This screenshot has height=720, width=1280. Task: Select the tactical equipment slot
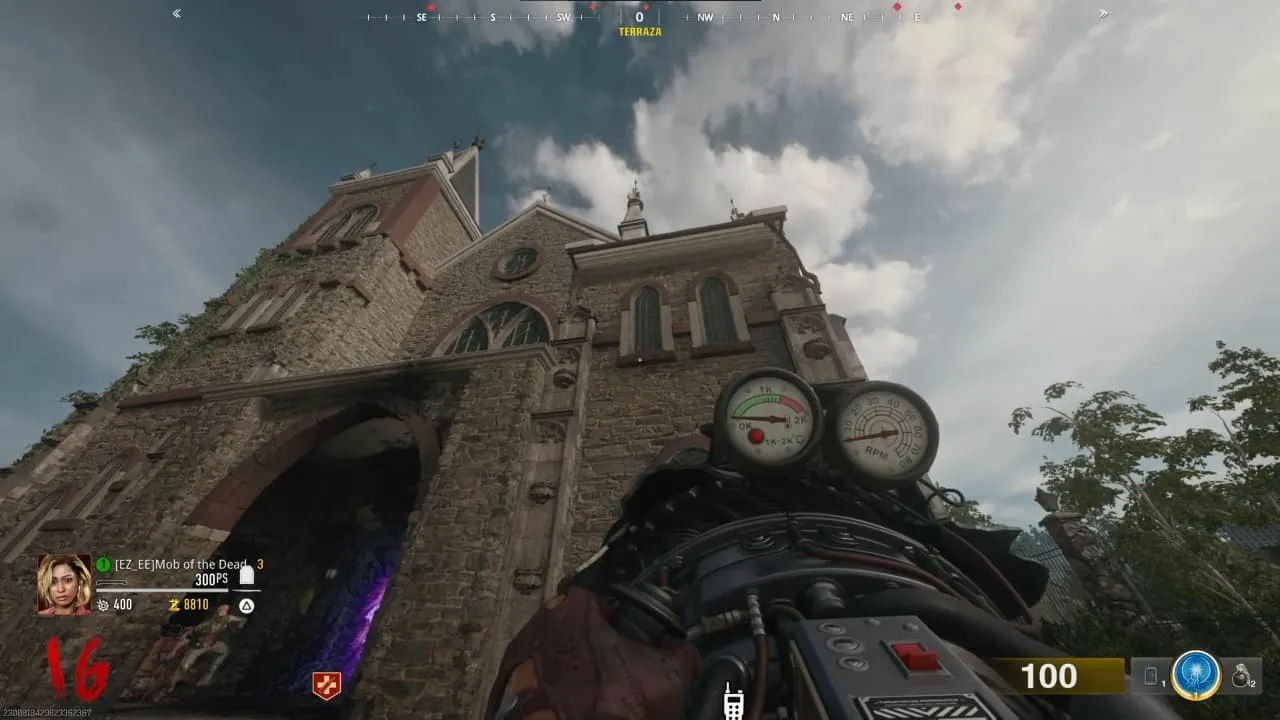[x=1150, y=677]
